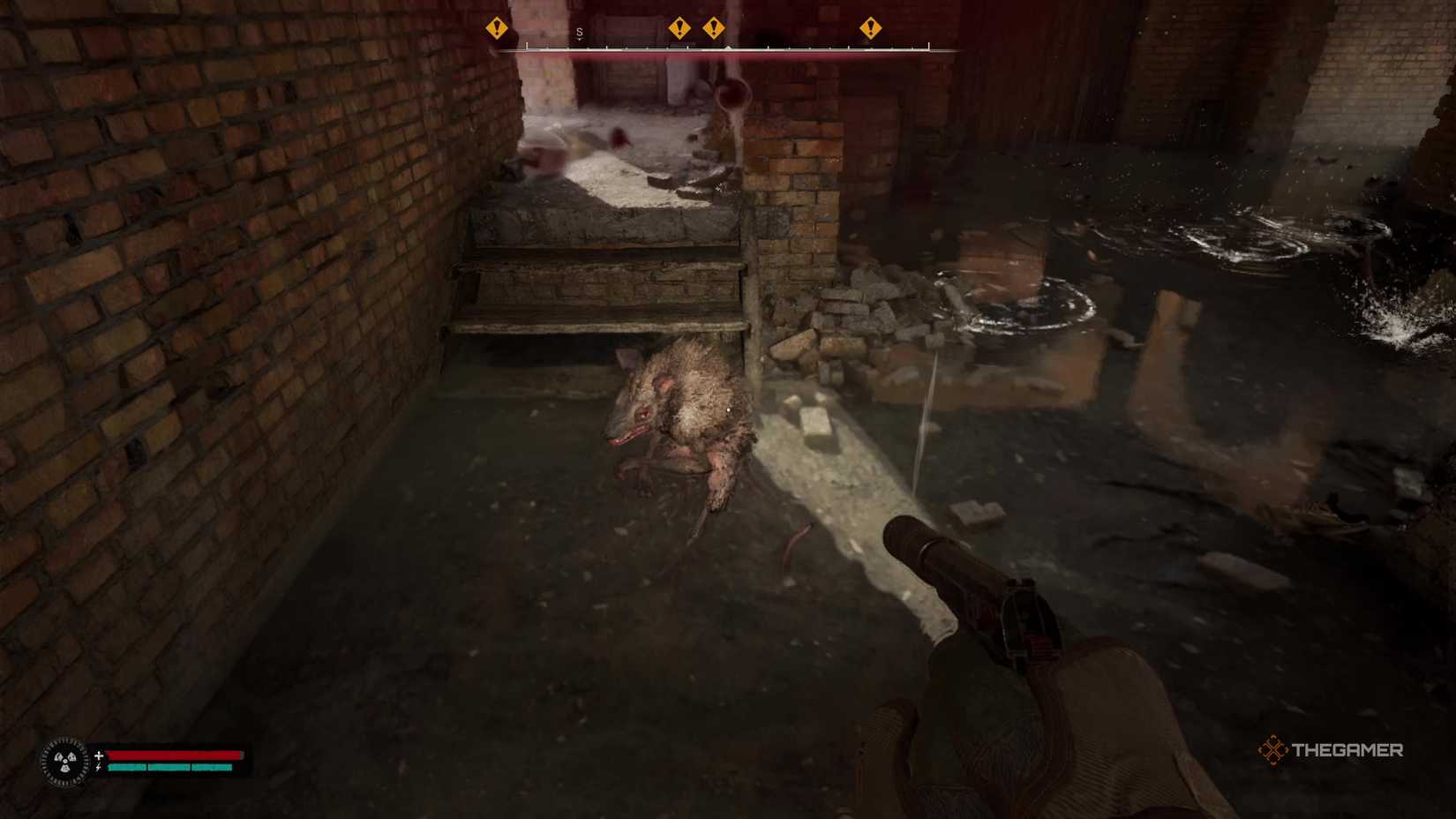Click the radiation dial gauge icon
The height and width of the screenshot is (819, 1456).
(x=64, y=761)
